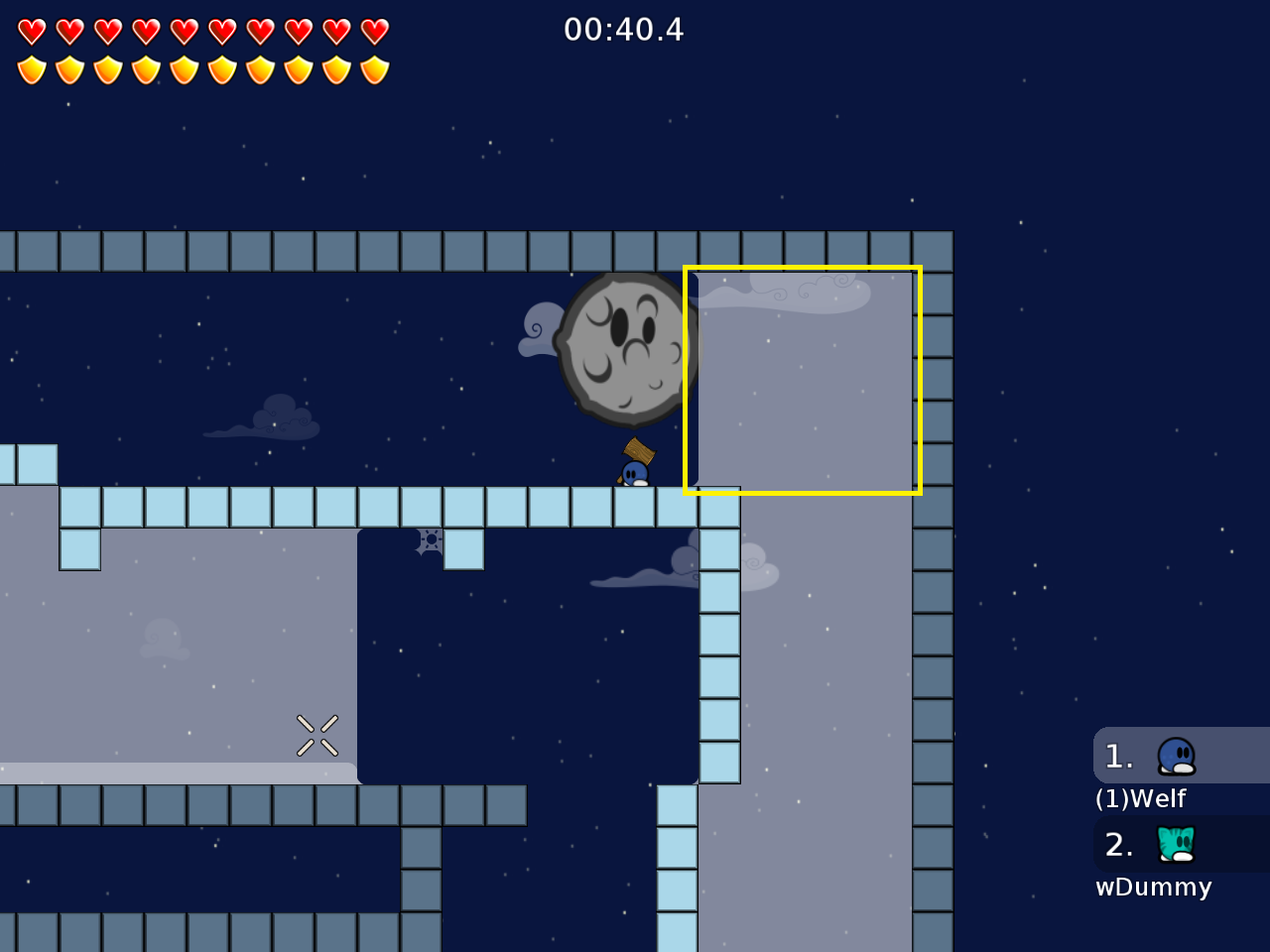Viewport: 1270px width, 952px height.
Task: Click the timer showing 00:40.4
Action: [624, 30]
